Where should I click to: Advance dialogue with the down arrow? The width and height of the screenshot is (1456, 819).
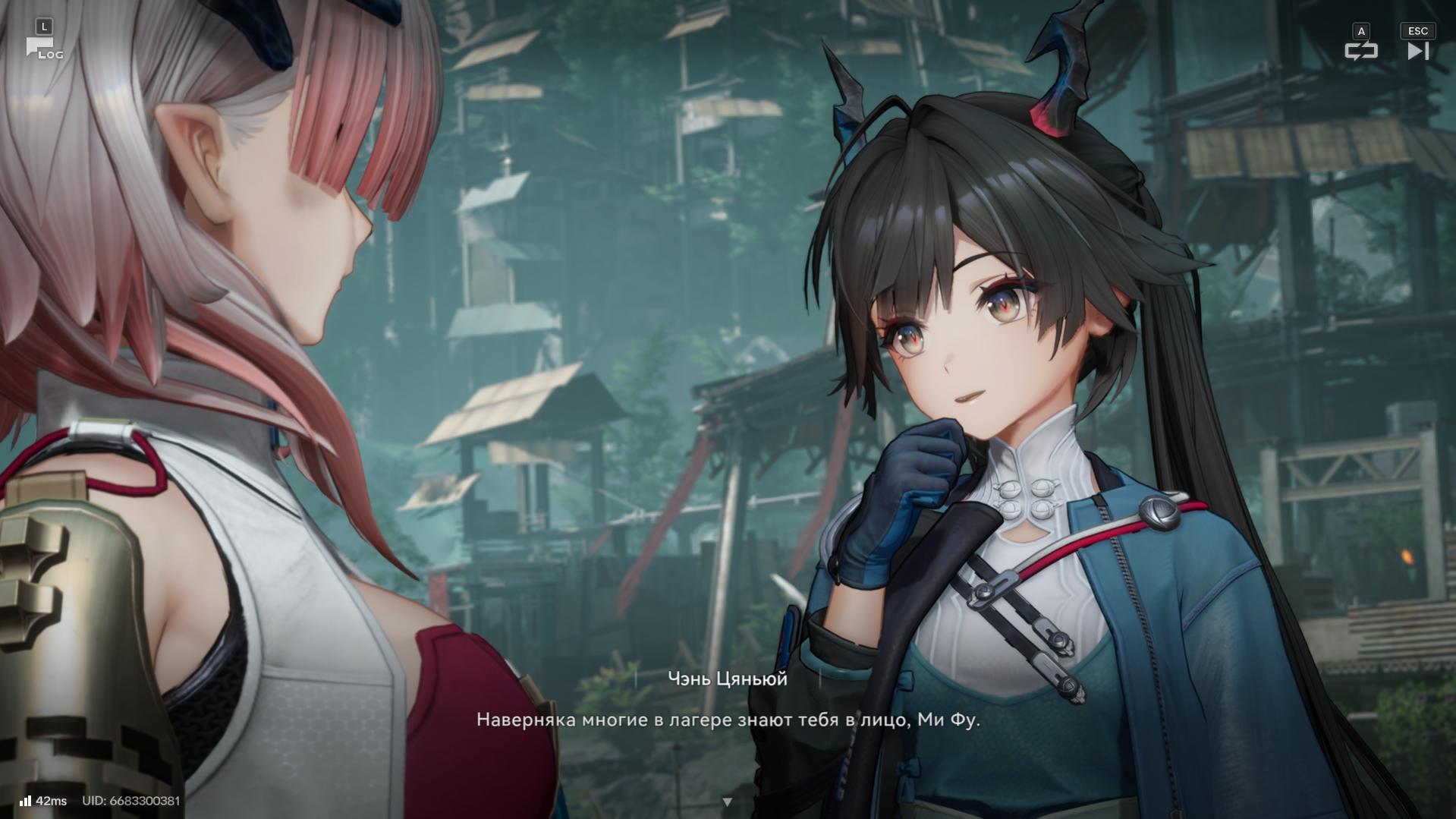click(727, 802)
